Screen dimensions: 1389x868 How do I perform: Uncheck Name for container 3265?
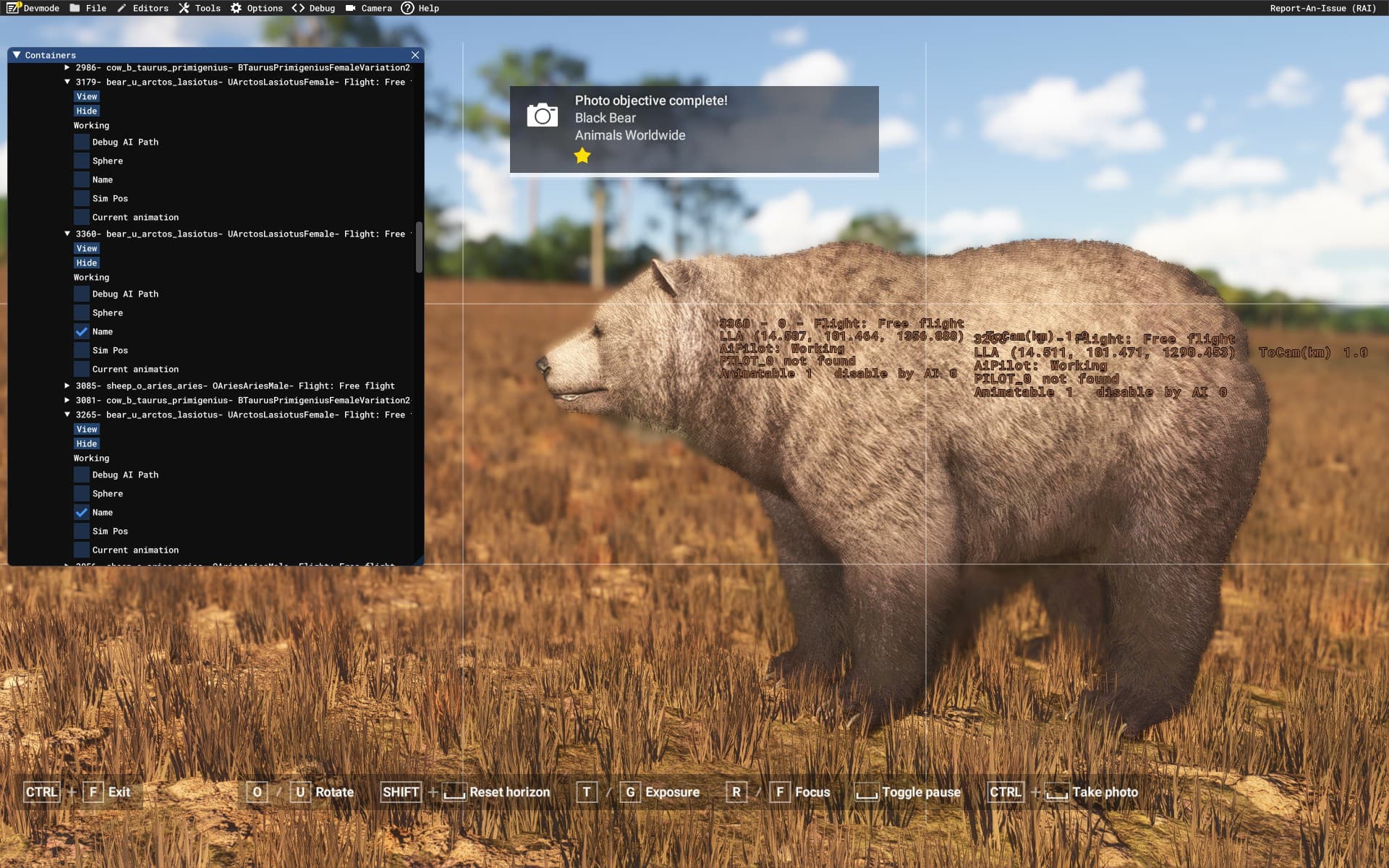tap(82, 512)
